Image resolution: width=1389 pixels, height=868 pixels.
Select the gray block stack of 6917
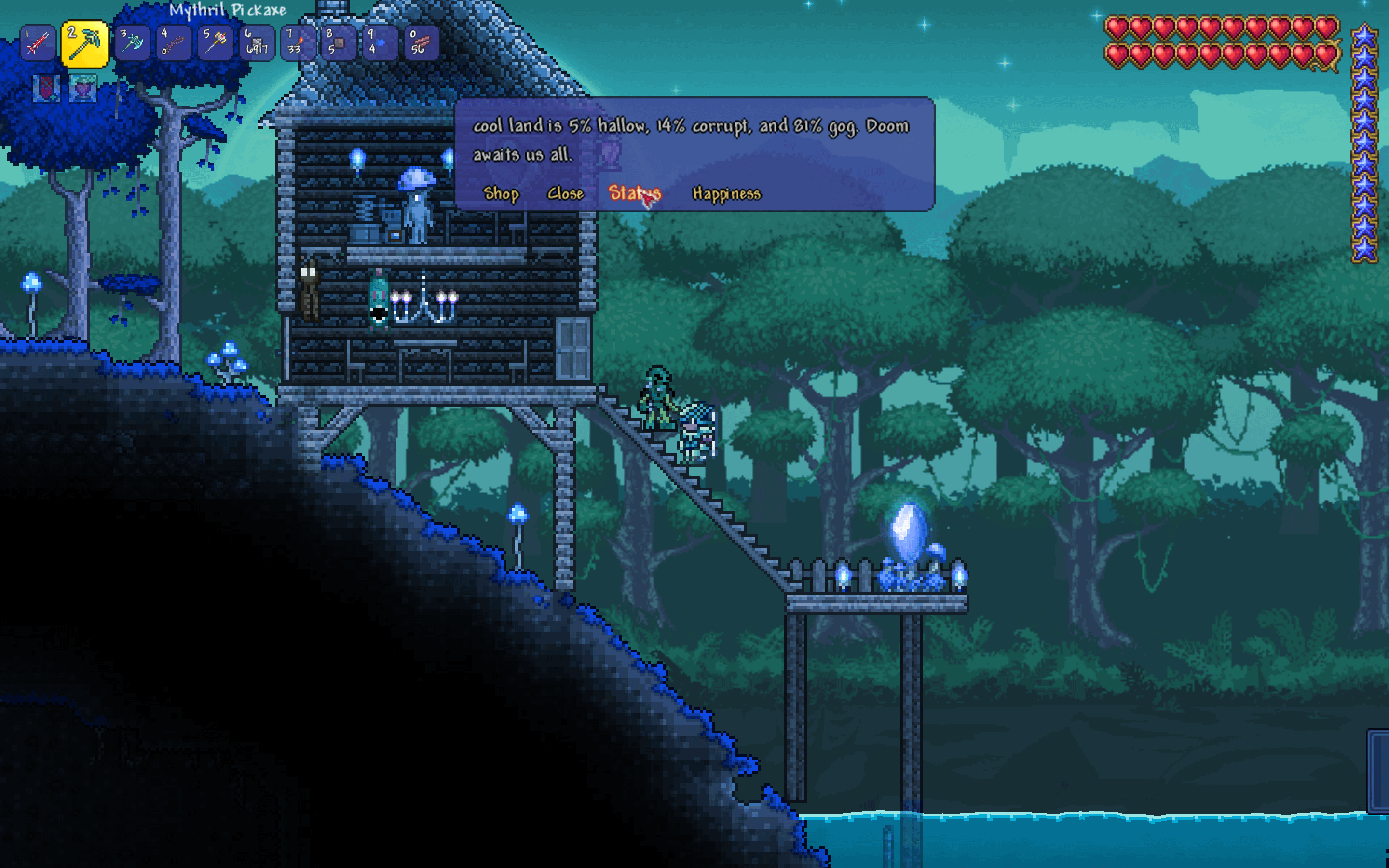coord(257,43)
